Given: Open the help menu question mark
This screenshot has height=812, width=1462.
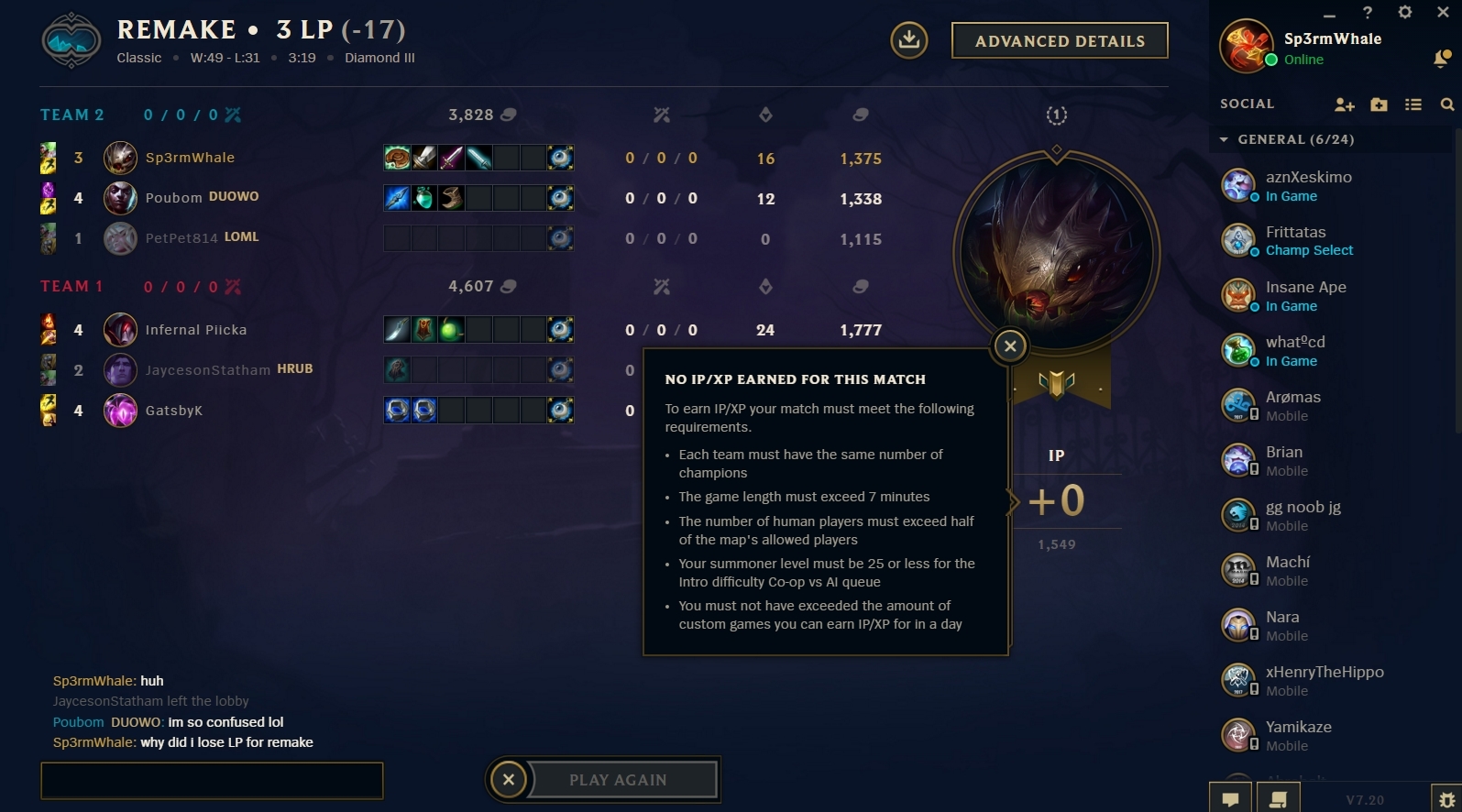Looking at the screenshot, I should point(1367,12).
